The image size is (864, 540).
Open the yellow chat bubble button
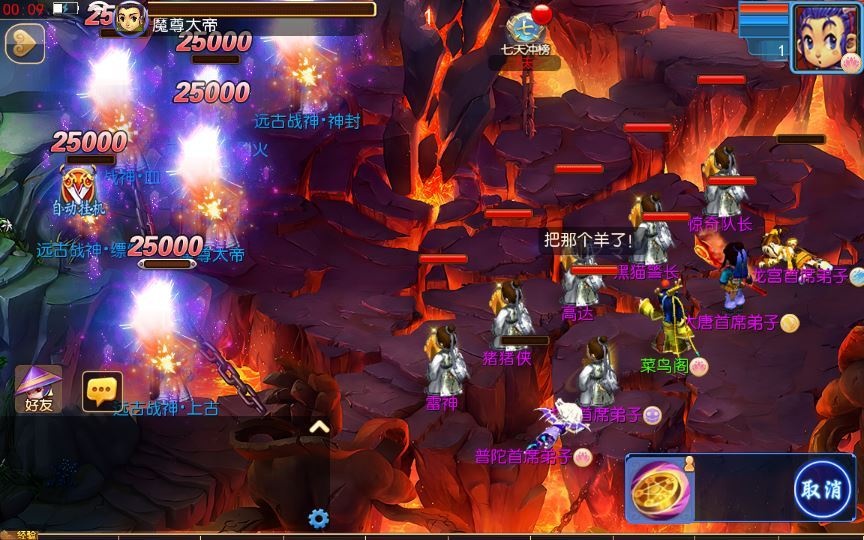102,391
